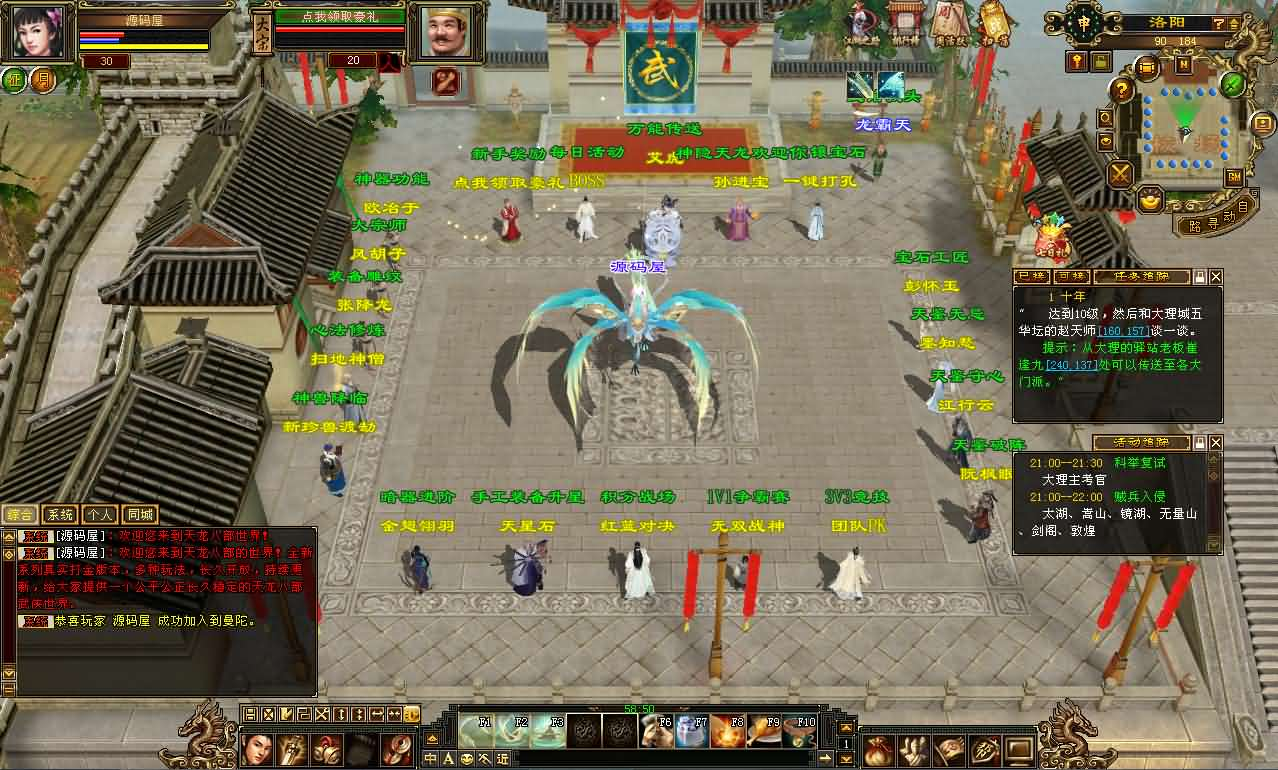
Task: Open the 个人 chat tab
Action: click(100, 515)
